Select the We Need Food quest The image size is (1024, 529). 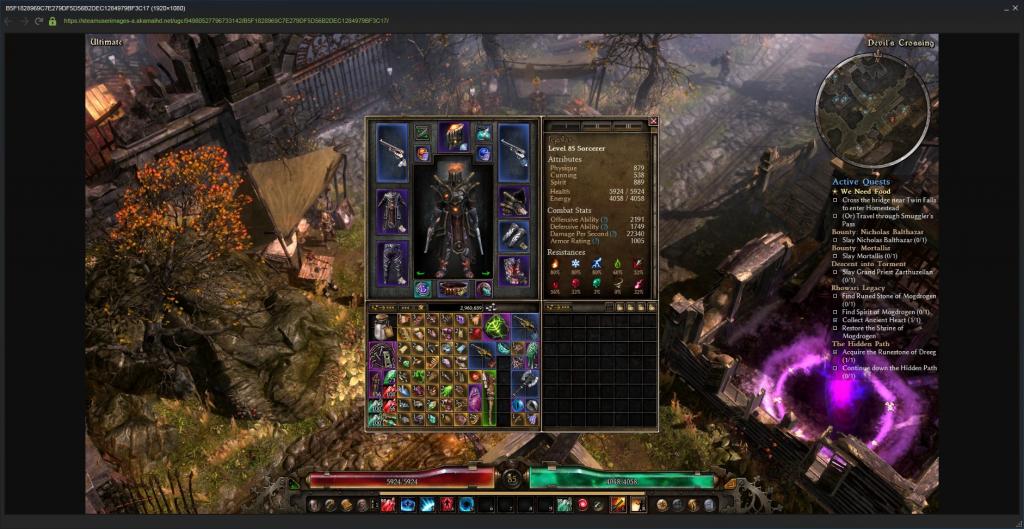pyautogui.click(x=865, y=191)
